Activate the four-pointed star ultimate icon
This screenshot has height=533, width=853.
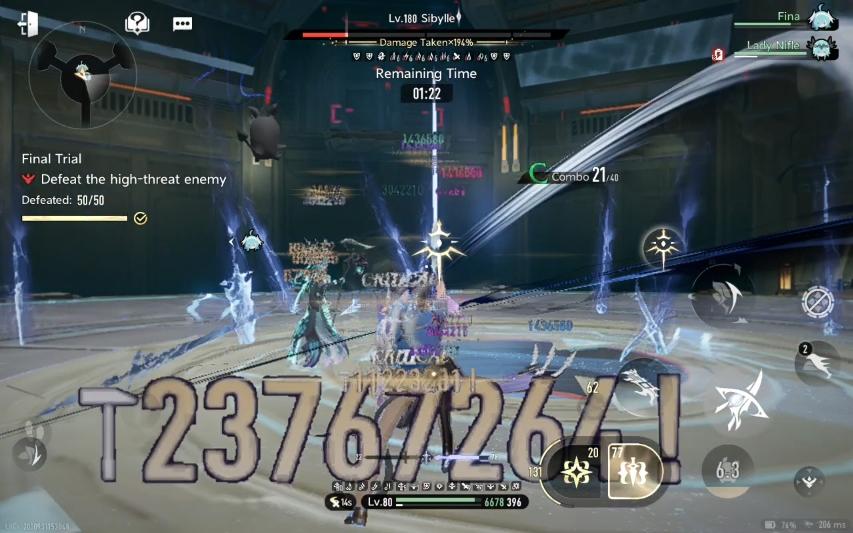pos(663,246)
